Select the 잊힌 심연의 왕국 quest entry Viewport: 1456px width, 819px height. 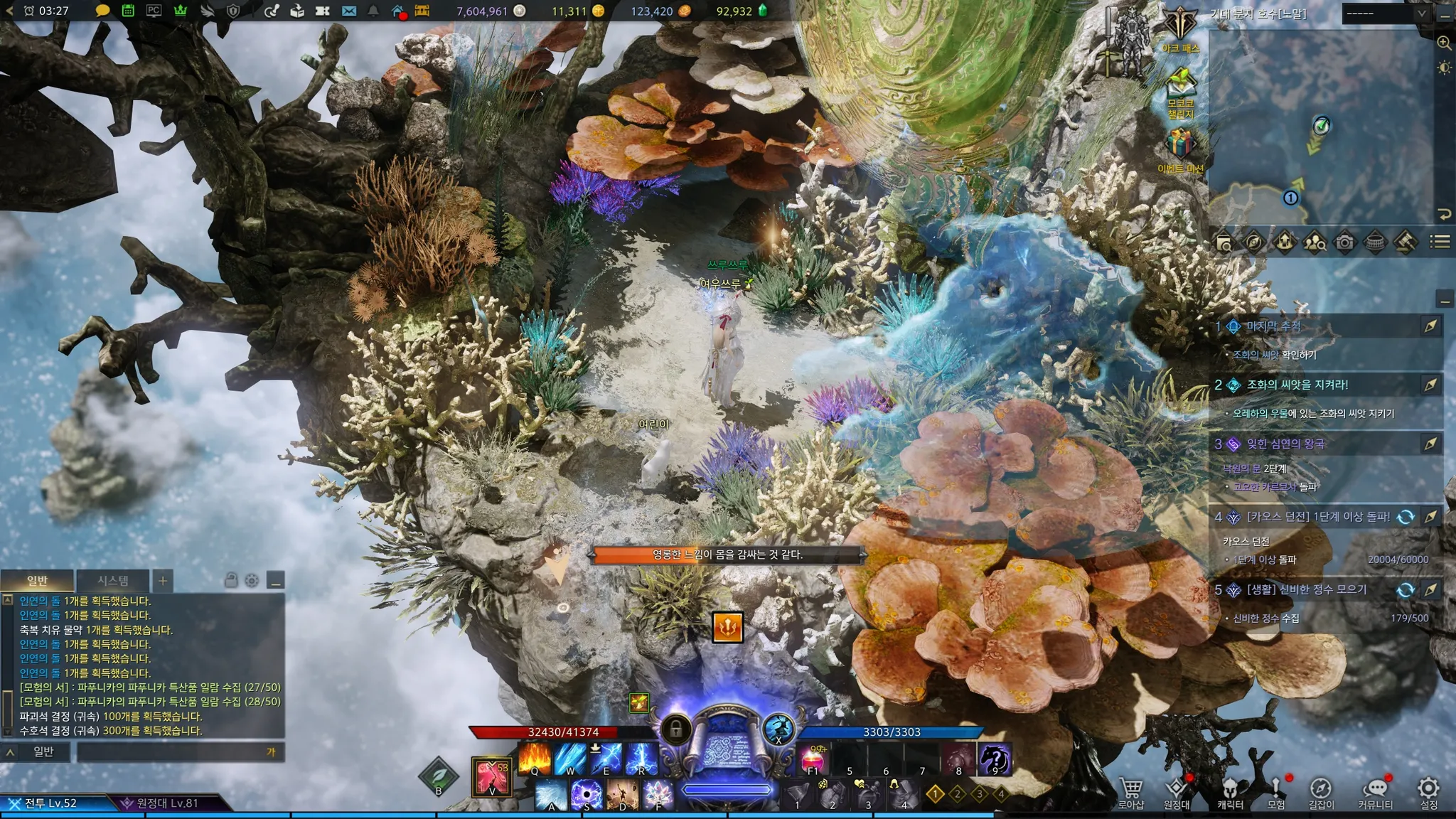click(x=1285, y=444)
